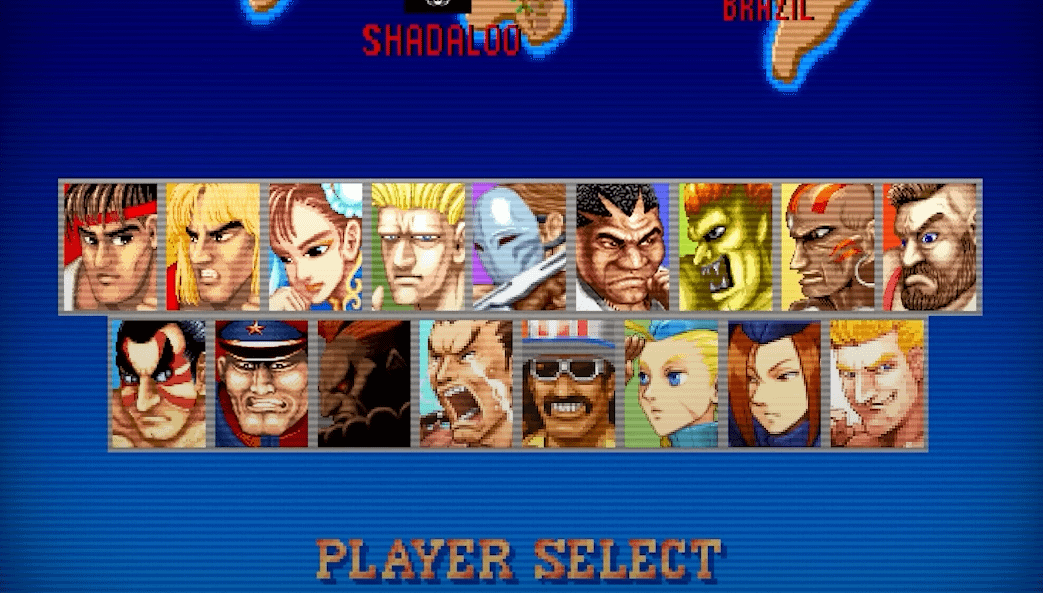Viewport: 1043px width, 593px height.
Task: Choose the sunglasses and flag hat fighter
Action: click(x=569, y=383)
